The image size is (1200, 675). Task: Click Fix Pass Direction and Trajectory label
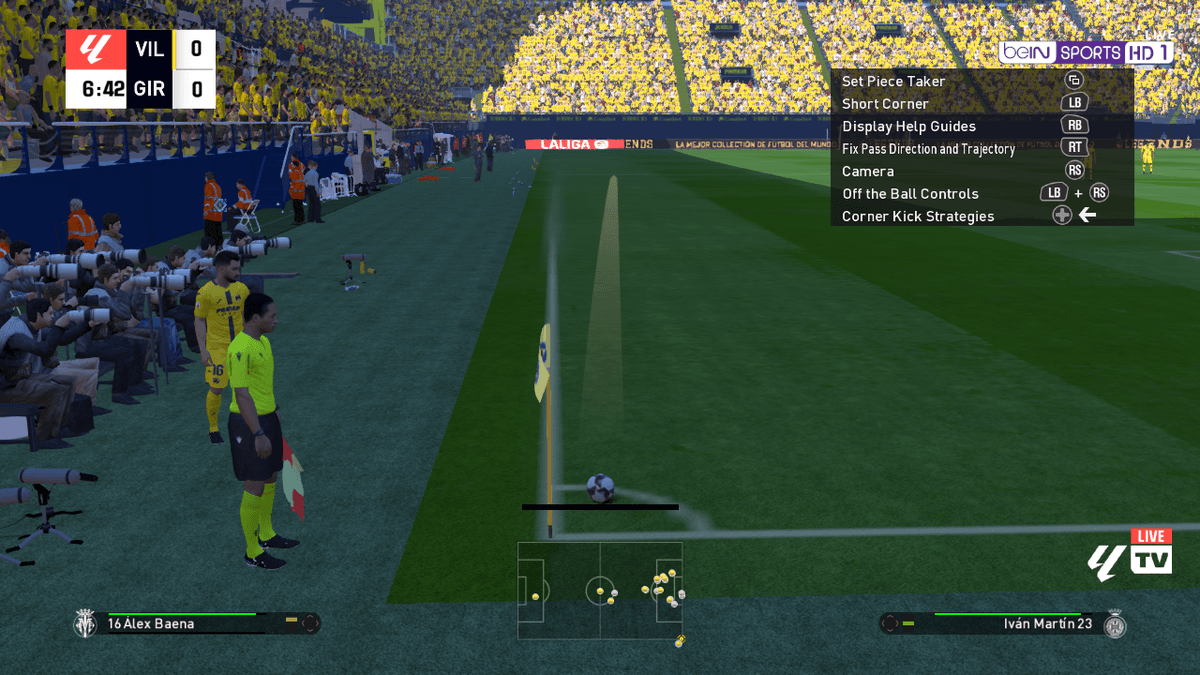(x=928, y=149)
